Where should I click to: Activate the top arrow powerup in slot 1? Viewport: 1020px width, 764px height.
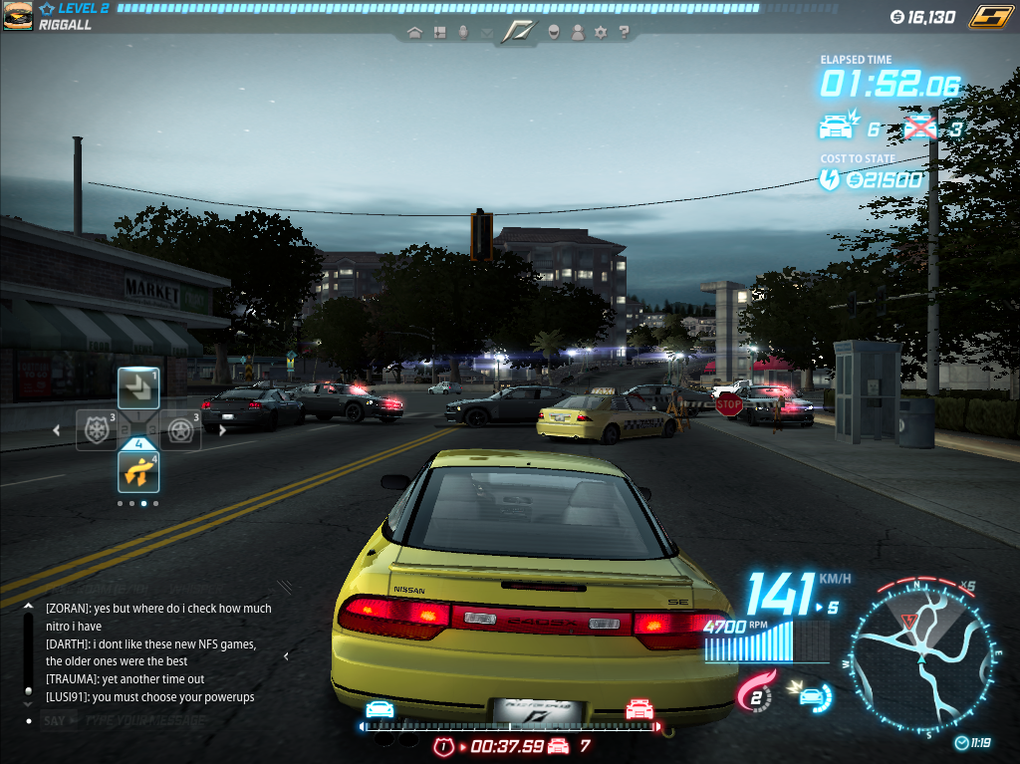click(x=139, y=388)
